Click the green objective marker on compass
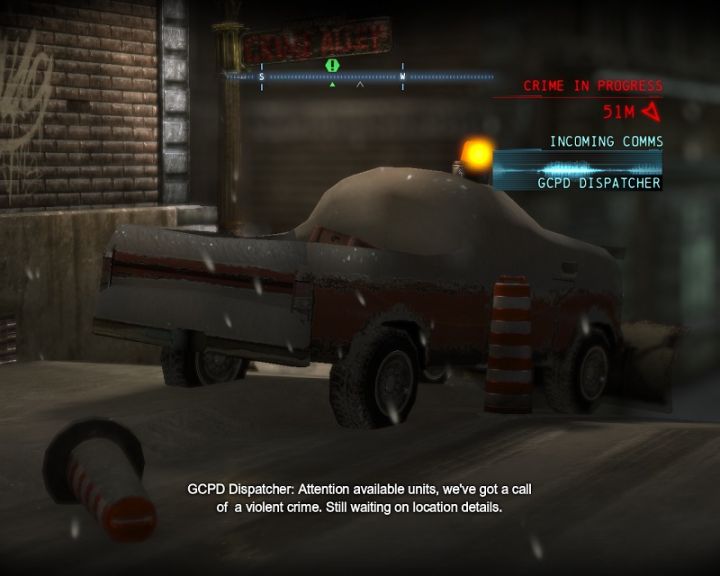This screenshot has width=720, height=576. coord(332,65)
